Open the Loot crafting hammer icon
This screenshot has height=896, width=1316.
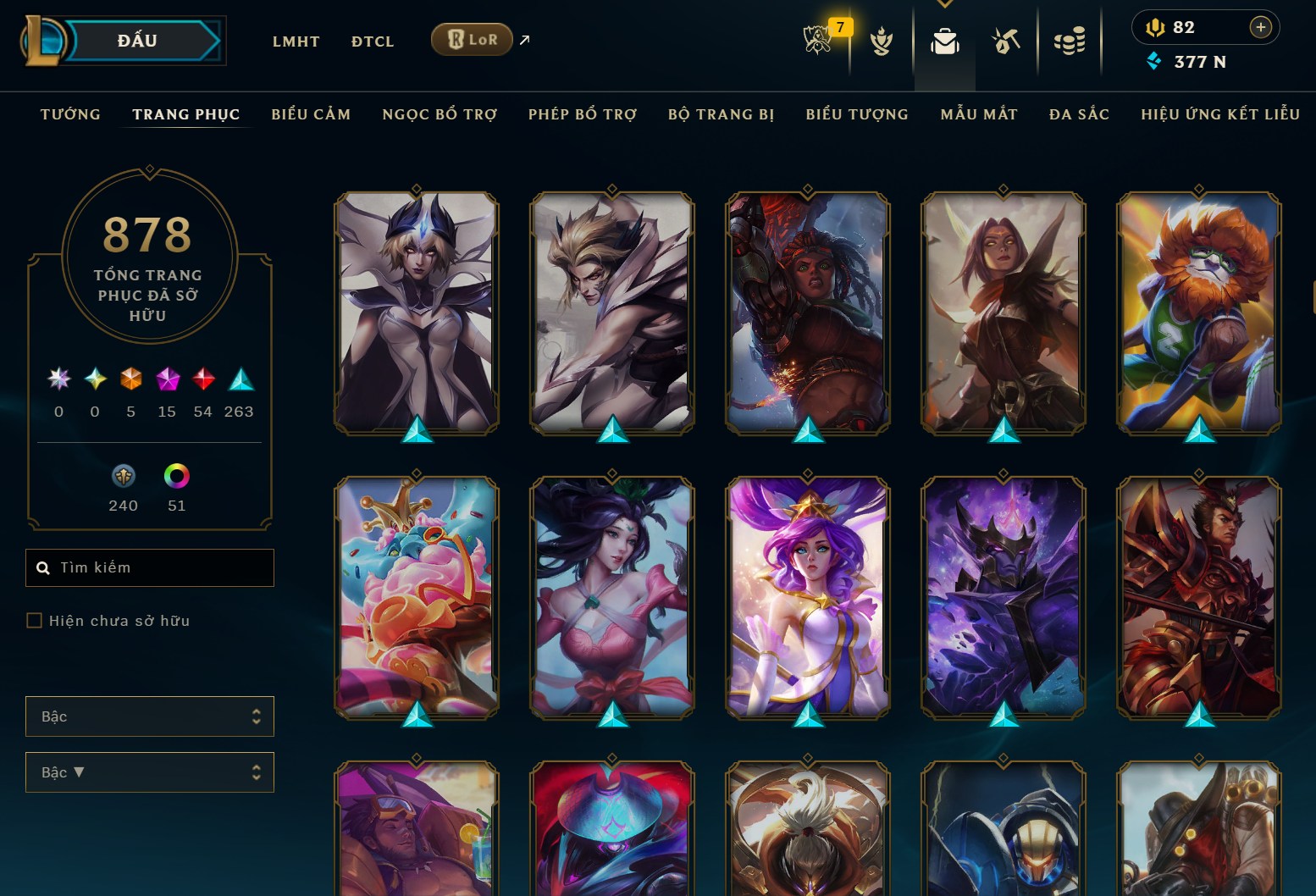(x=1005, y=39)
